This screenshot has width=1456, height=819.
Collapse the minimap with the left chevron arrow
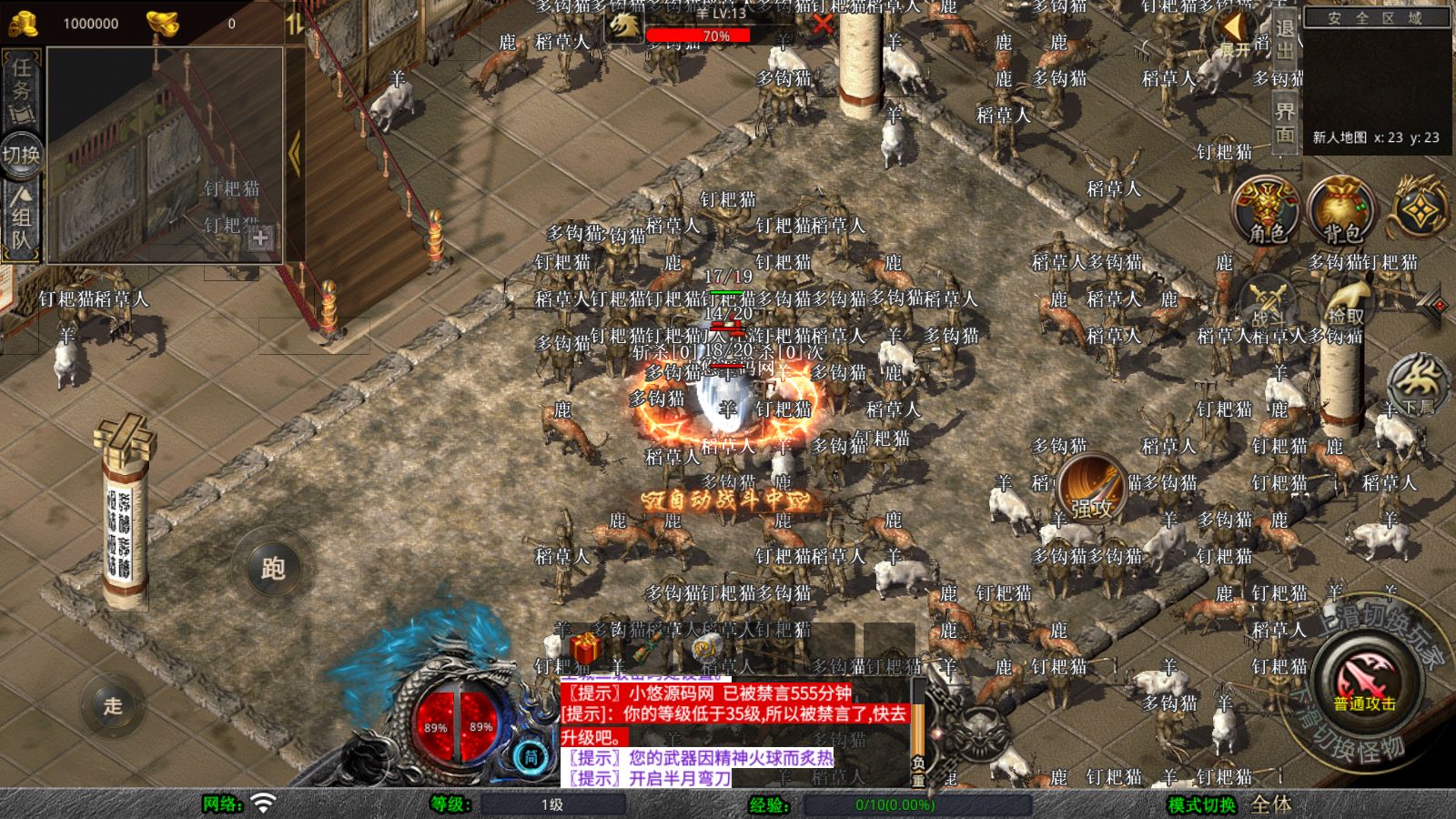pos(296,150)
